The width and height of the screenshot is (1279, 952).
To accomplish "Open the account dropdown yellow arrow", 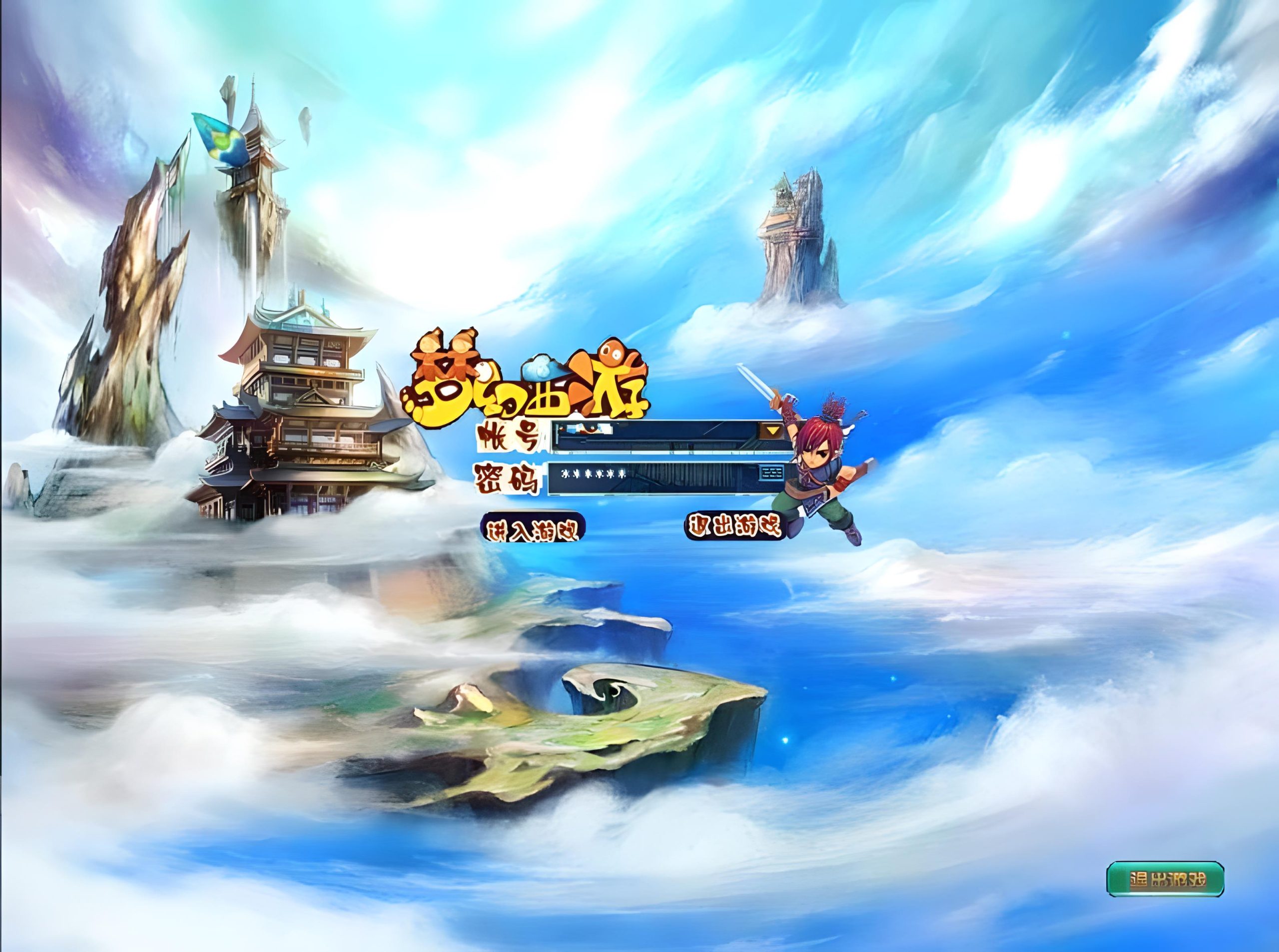I will click(x=772, y=431).
